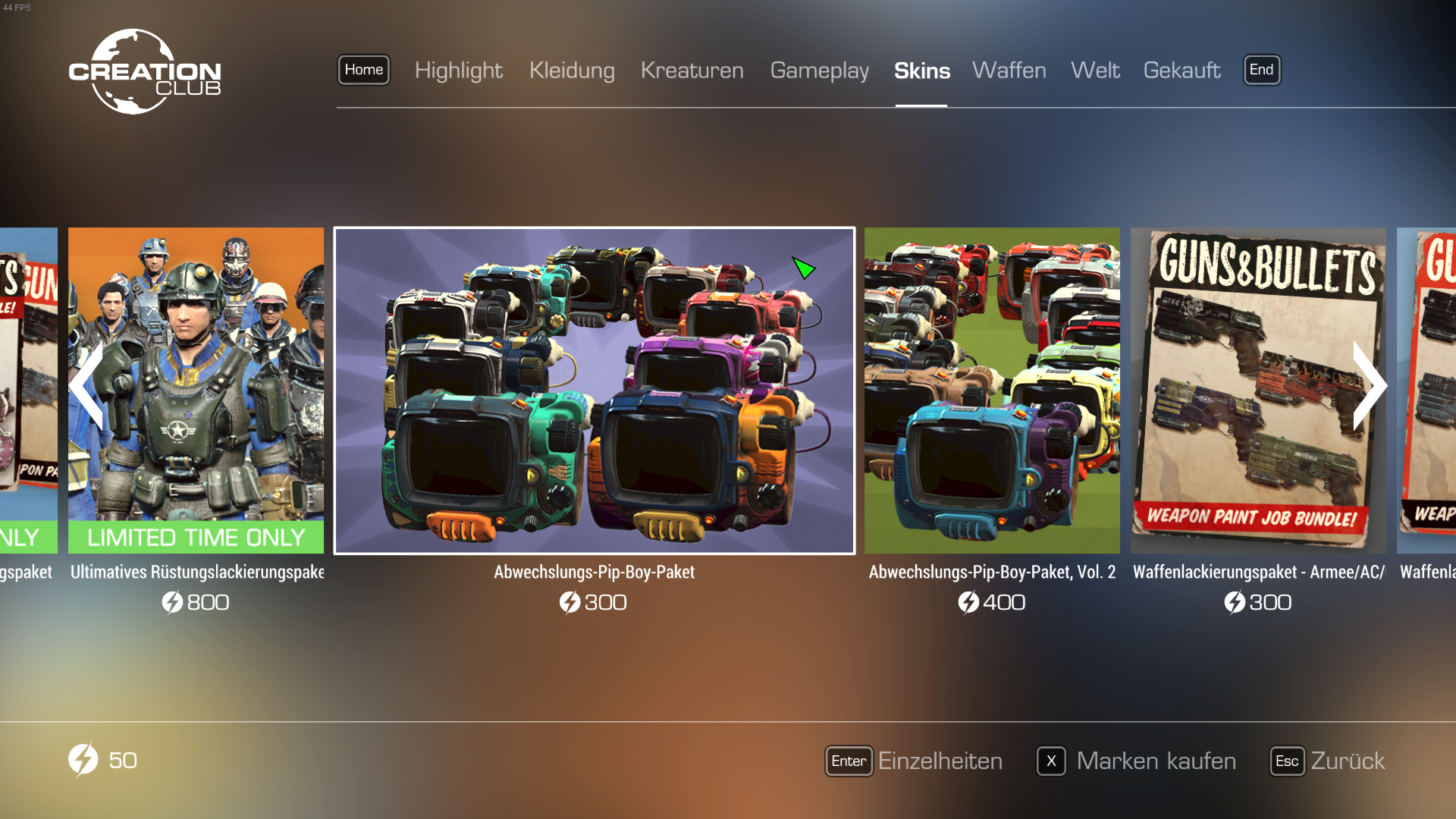
Task: Choose Abwechslungs-Pip-Boy-Paket, Vol. 2
Action: (x=992, y=391)
